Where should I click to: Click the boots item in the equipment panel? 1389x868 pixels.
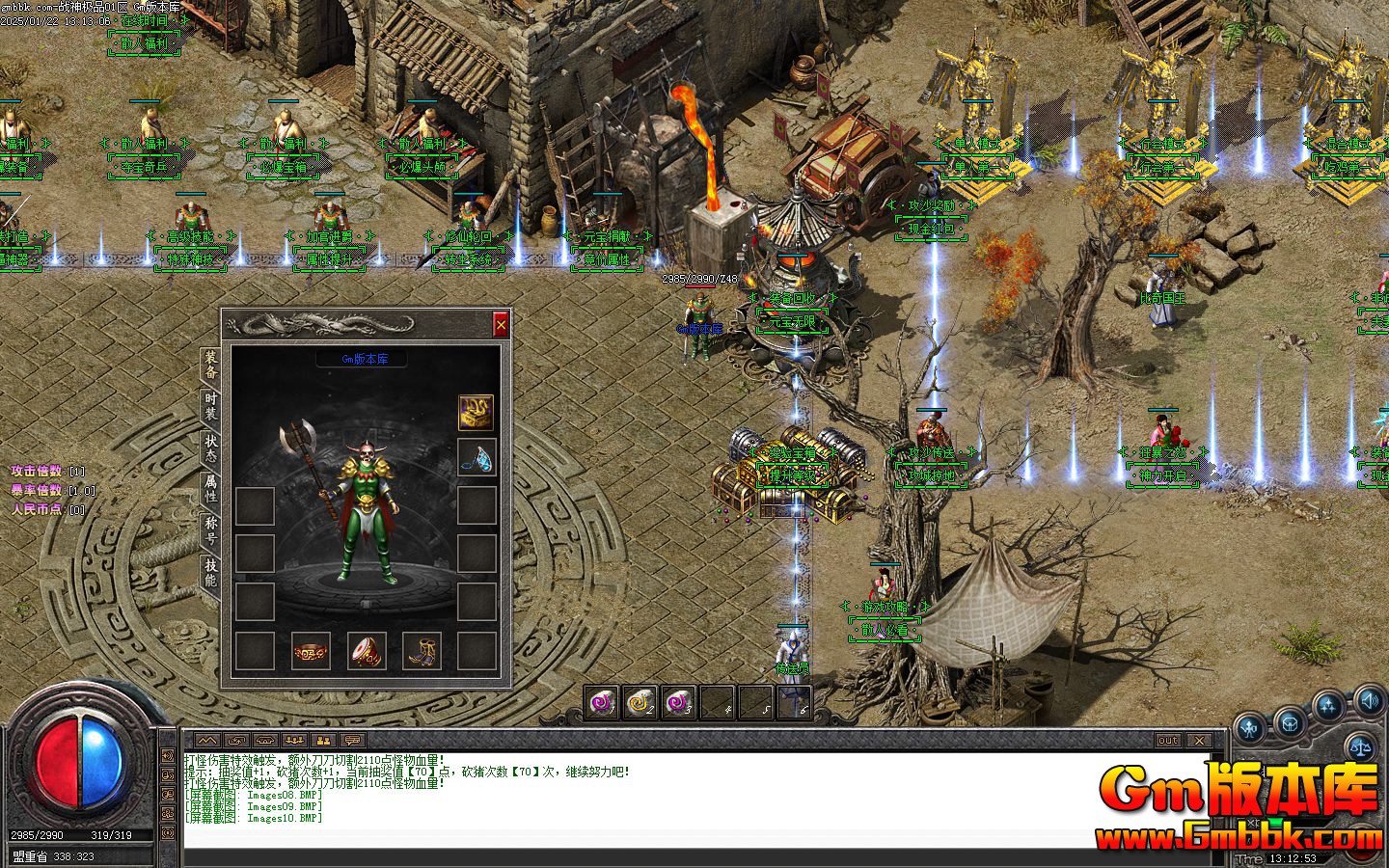click(x=424, y=650)
